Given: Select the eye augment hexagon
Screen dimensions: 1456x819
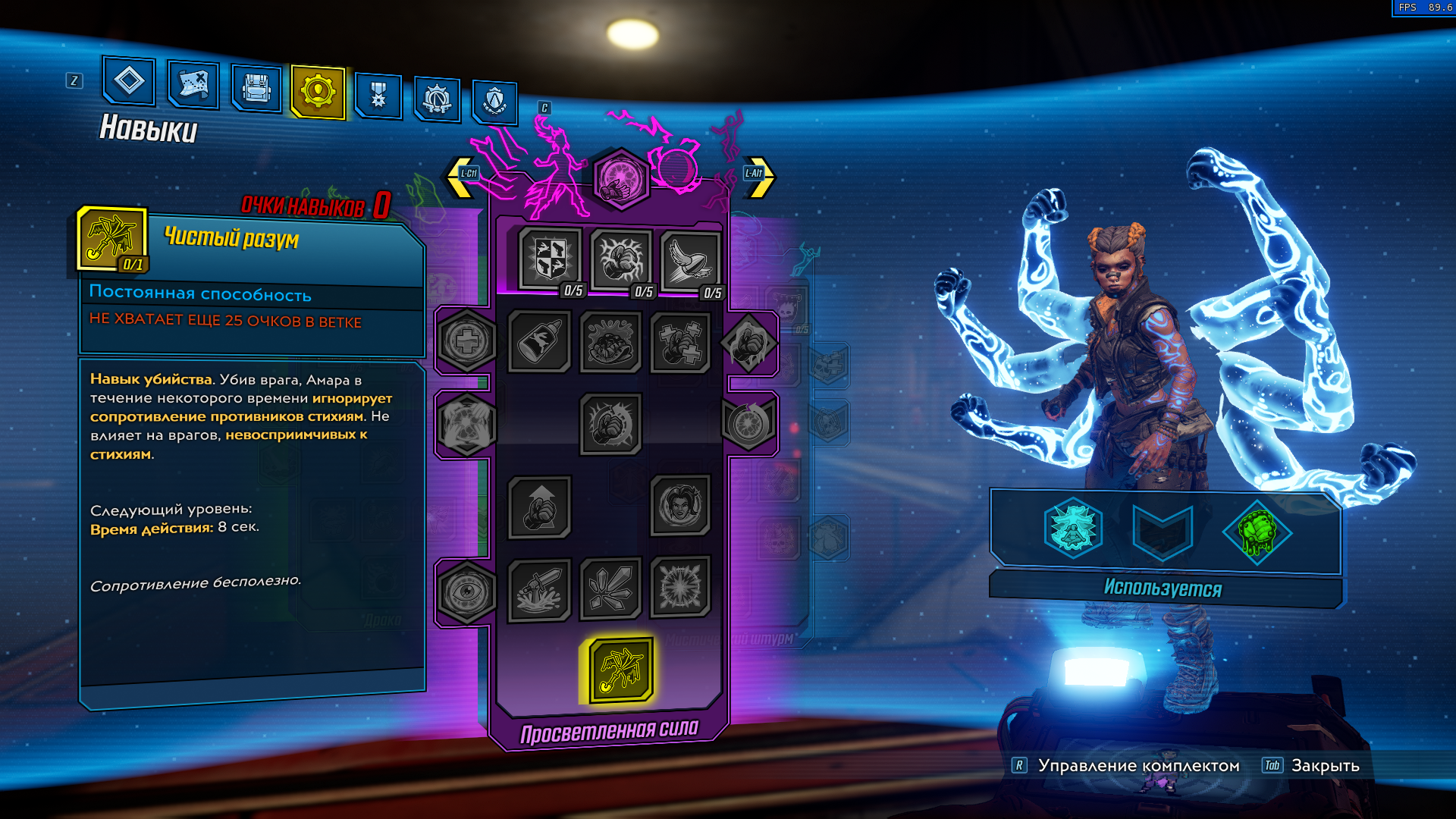Looking at the screenshot, I should [466, 593].
